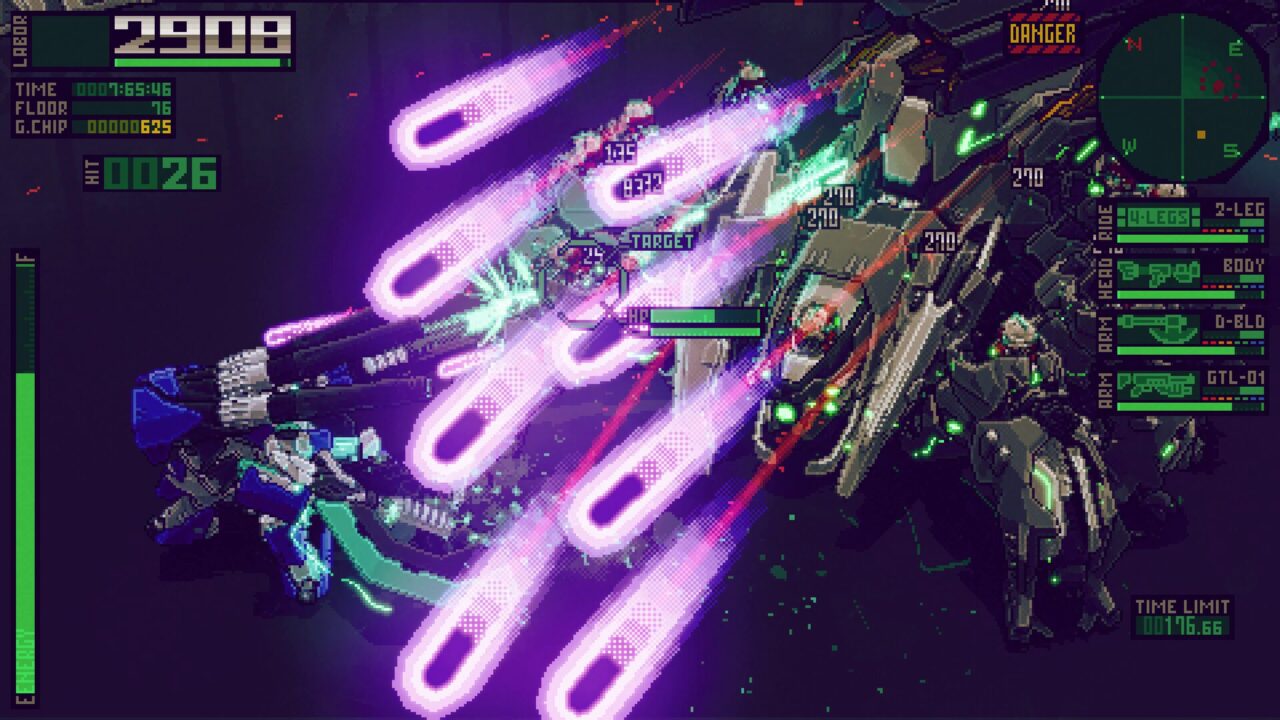Toggle the red status square under 2-LEG
The image size is (1280, 720).
click(x=1205, y=231)
